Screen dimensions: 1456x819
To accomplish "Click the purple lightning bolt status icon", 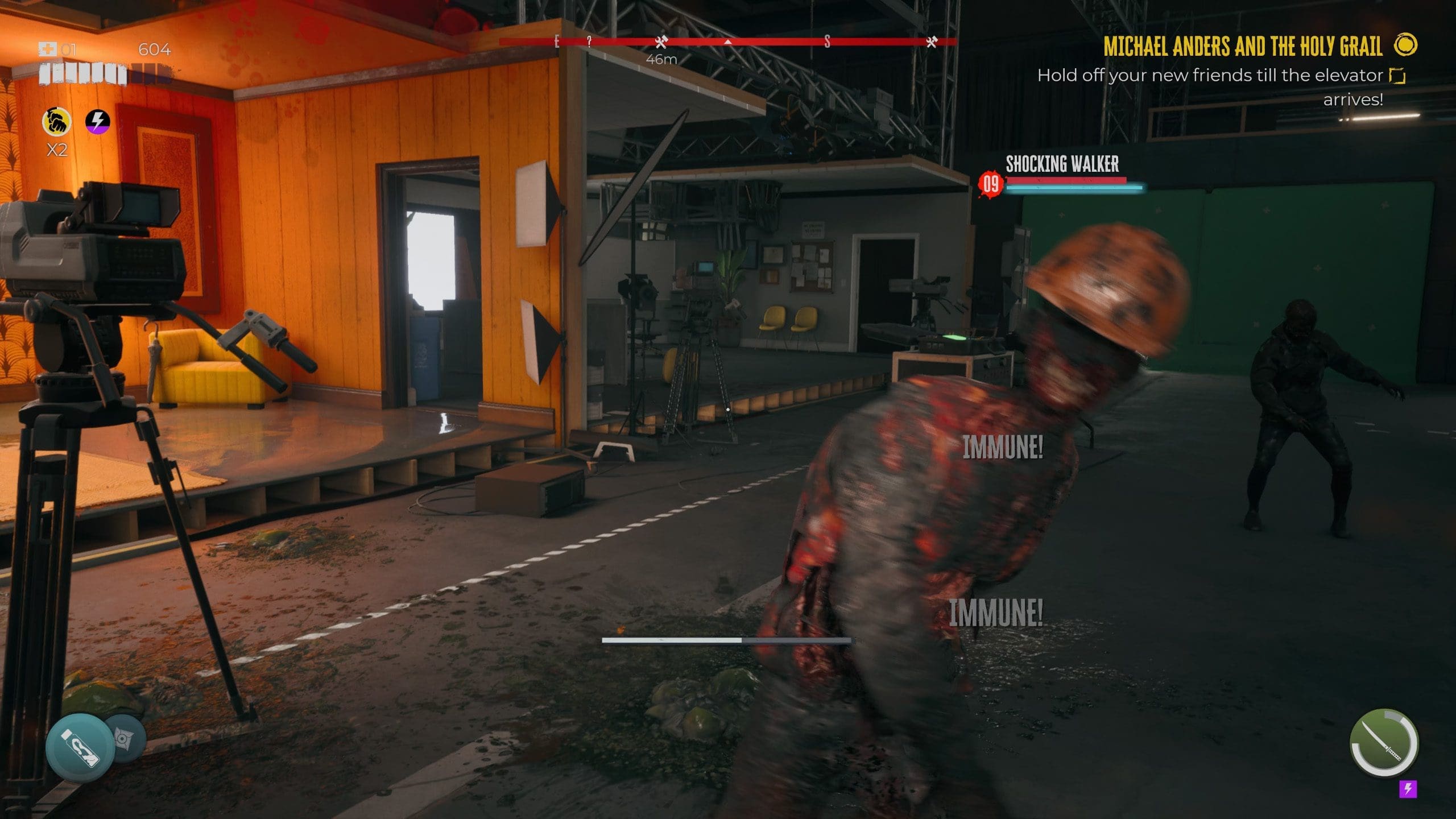I will (x=98, y=121).
